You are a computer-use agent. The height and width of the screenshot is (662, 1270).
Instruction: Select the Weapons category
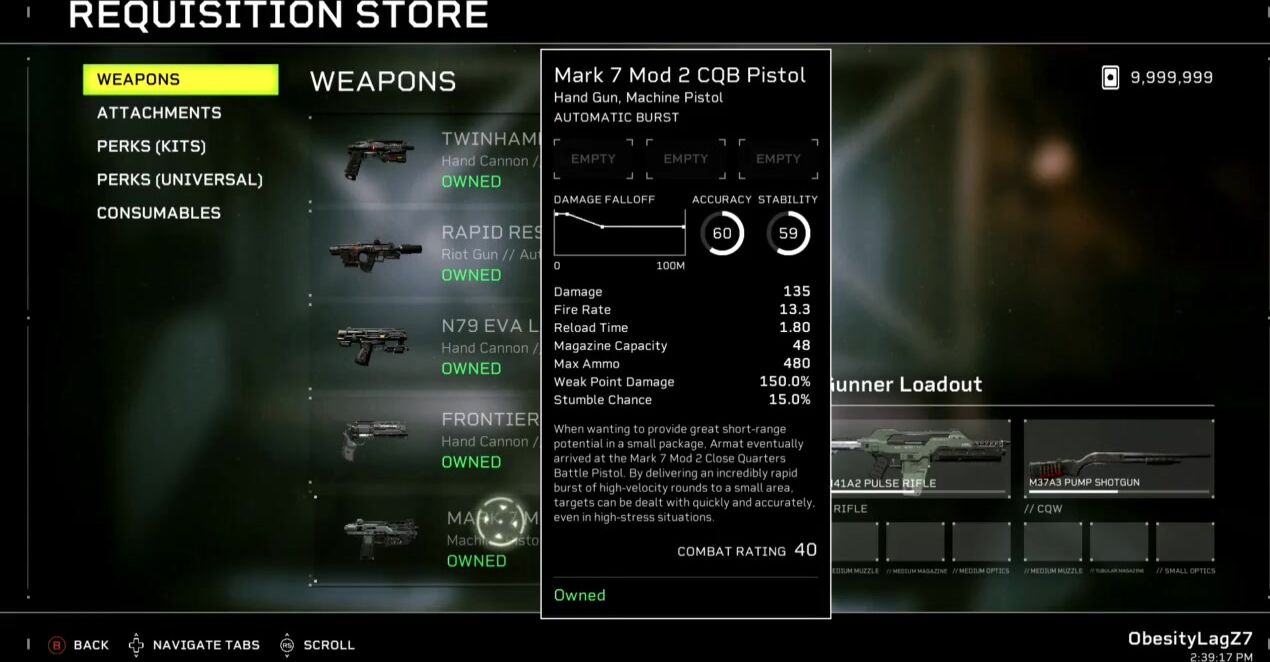(180, 80)
